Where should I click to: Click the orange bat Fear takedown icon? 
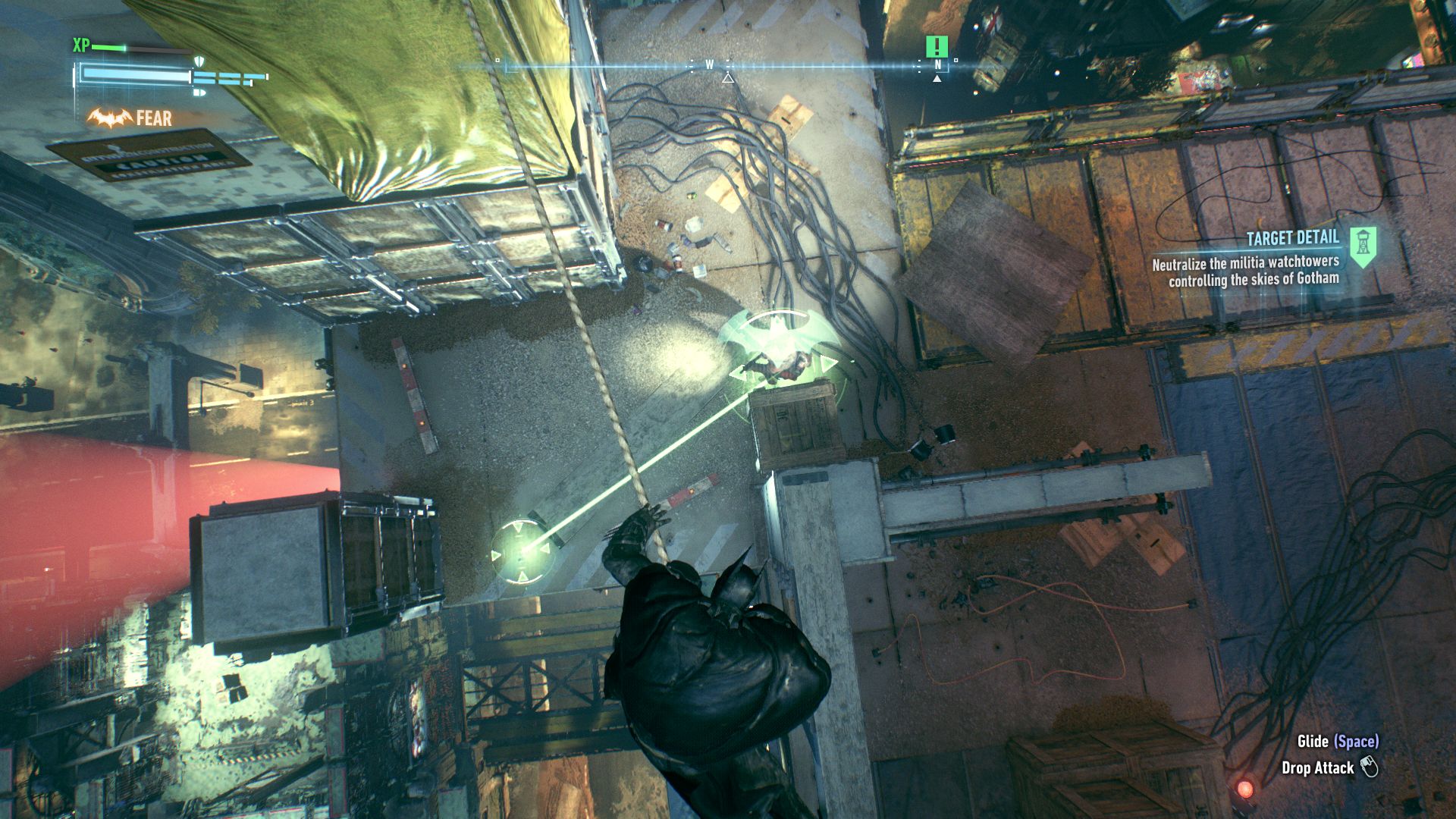tap(109, 118)
